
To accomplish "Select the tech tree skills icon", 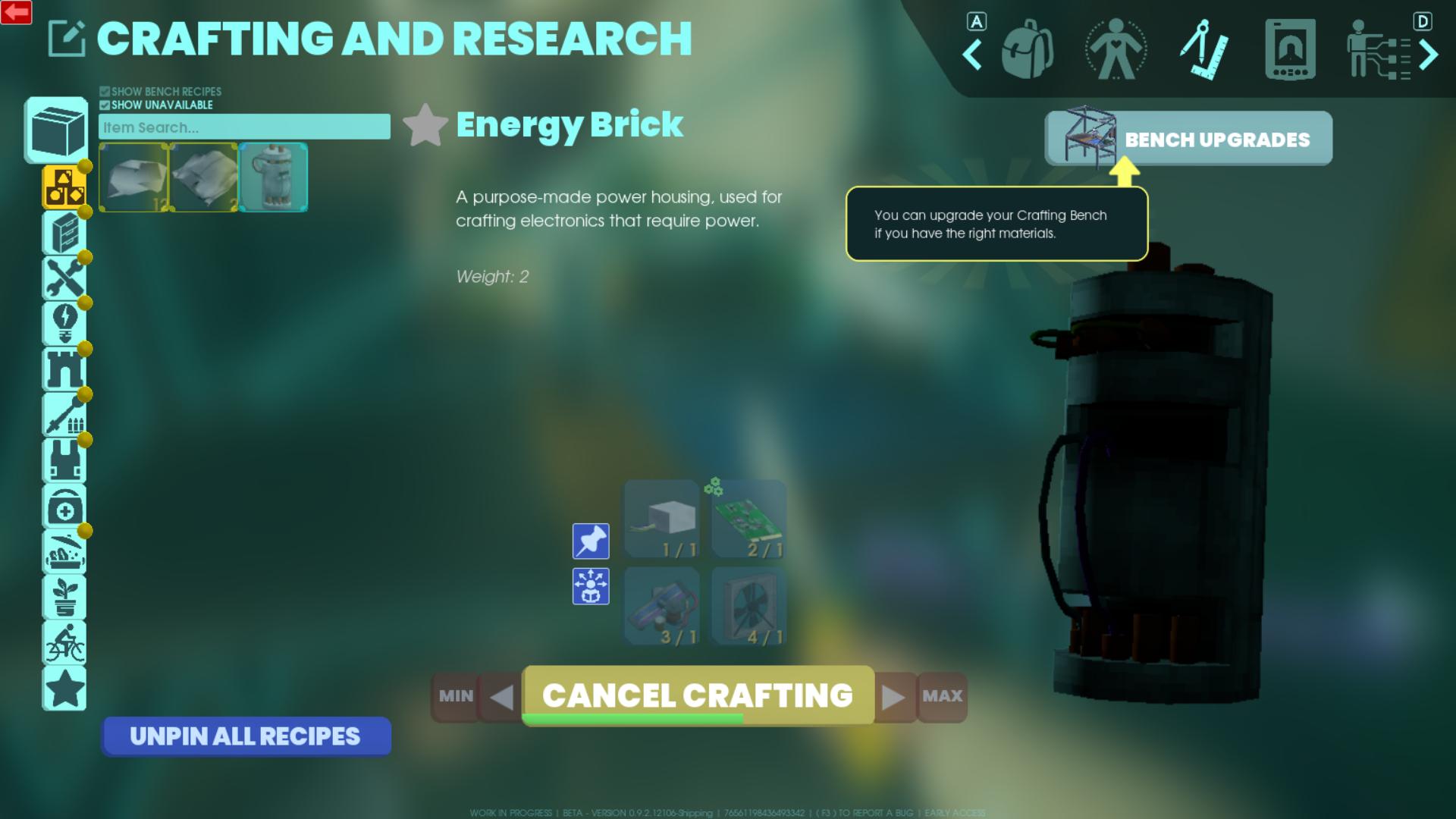I will click(x=1378, y=47).
